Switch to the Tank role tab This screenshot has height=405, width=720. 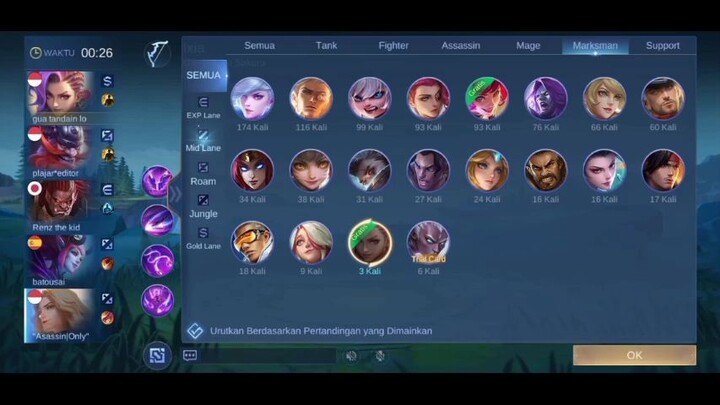point(326,45)
